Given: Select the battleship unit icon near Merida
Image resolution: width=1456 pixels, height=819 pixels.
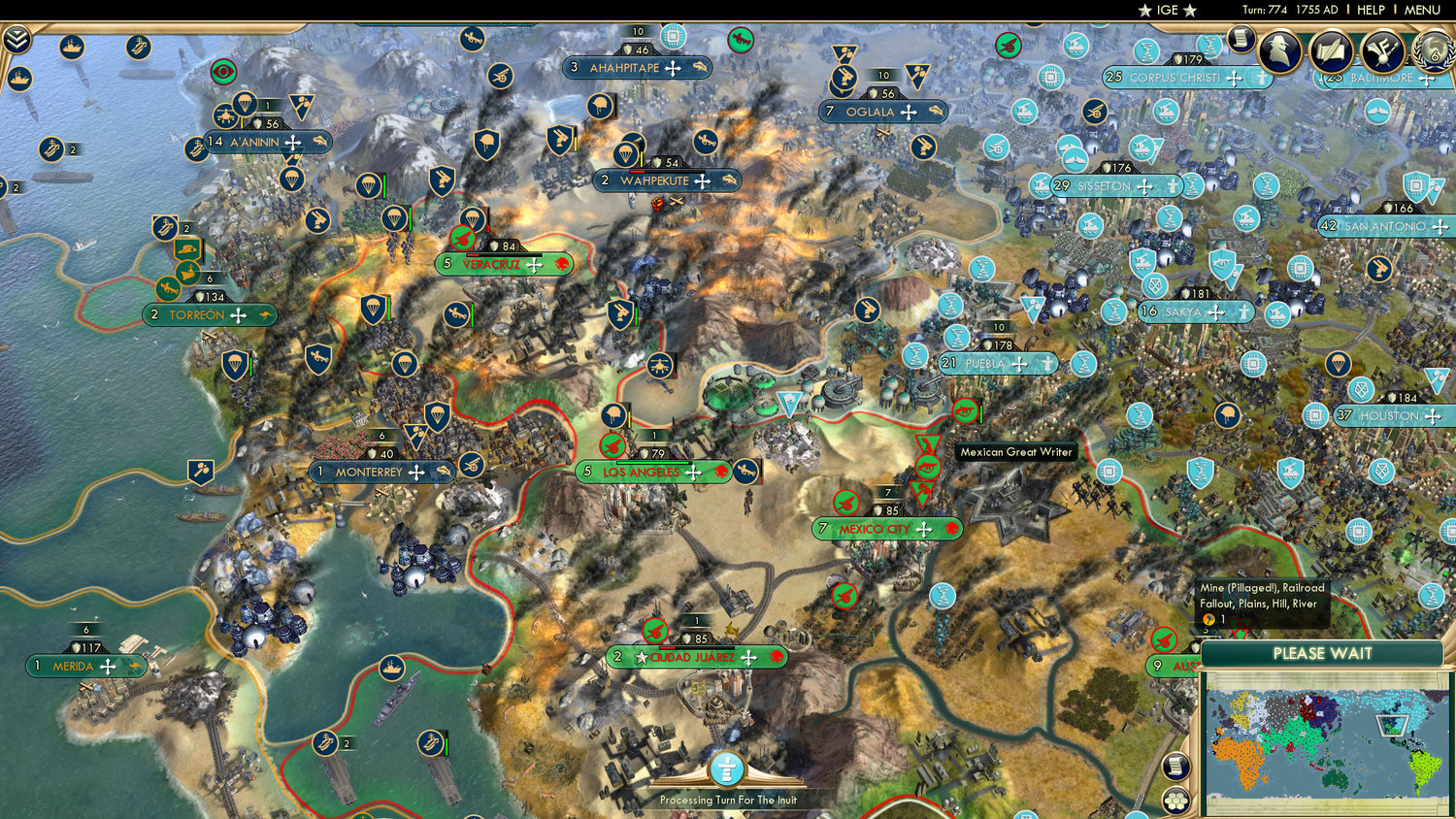Looking at the screenshot, I should 391,667.
